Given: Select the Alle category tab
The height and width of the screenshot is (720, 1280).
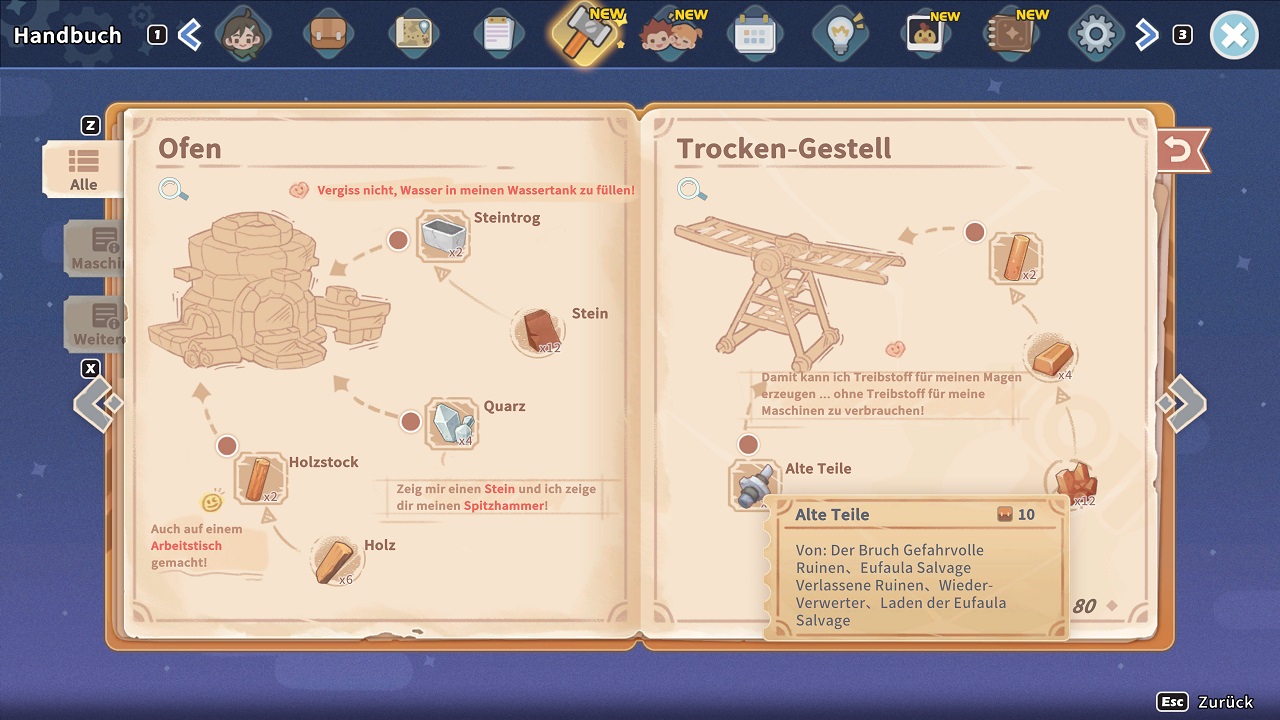Looking at the screenshot, I should click(x=84, y=169).
